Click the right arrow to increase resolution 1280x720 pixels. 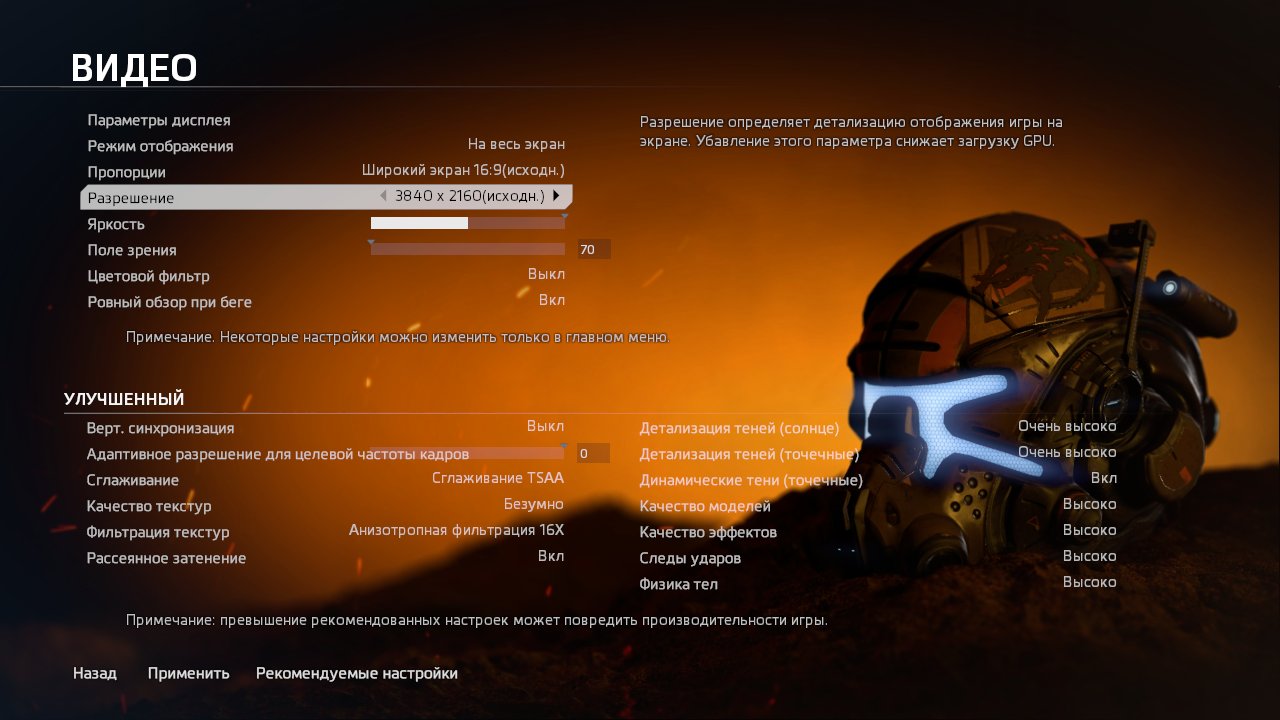pos(558,196)
